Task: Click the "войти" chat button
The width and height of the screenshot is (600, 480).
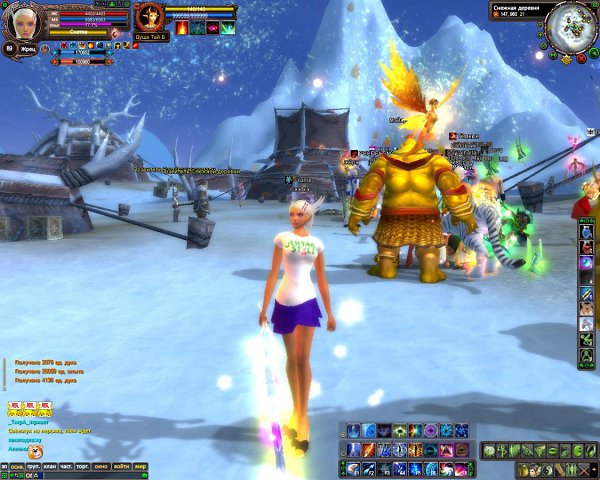Action: [122, 466]
